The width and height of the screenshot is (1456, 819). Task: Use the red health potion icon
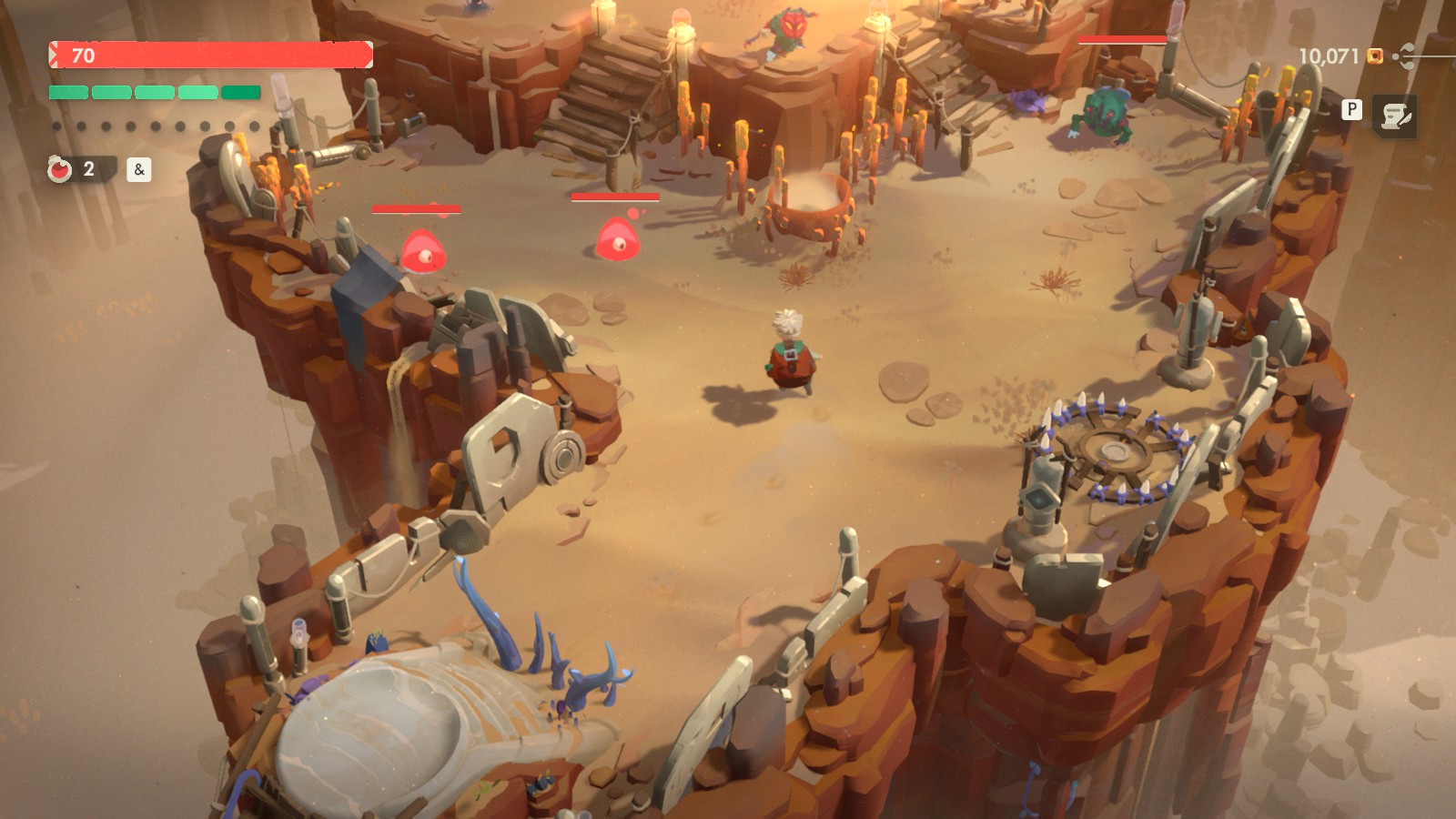coord(60,169)
